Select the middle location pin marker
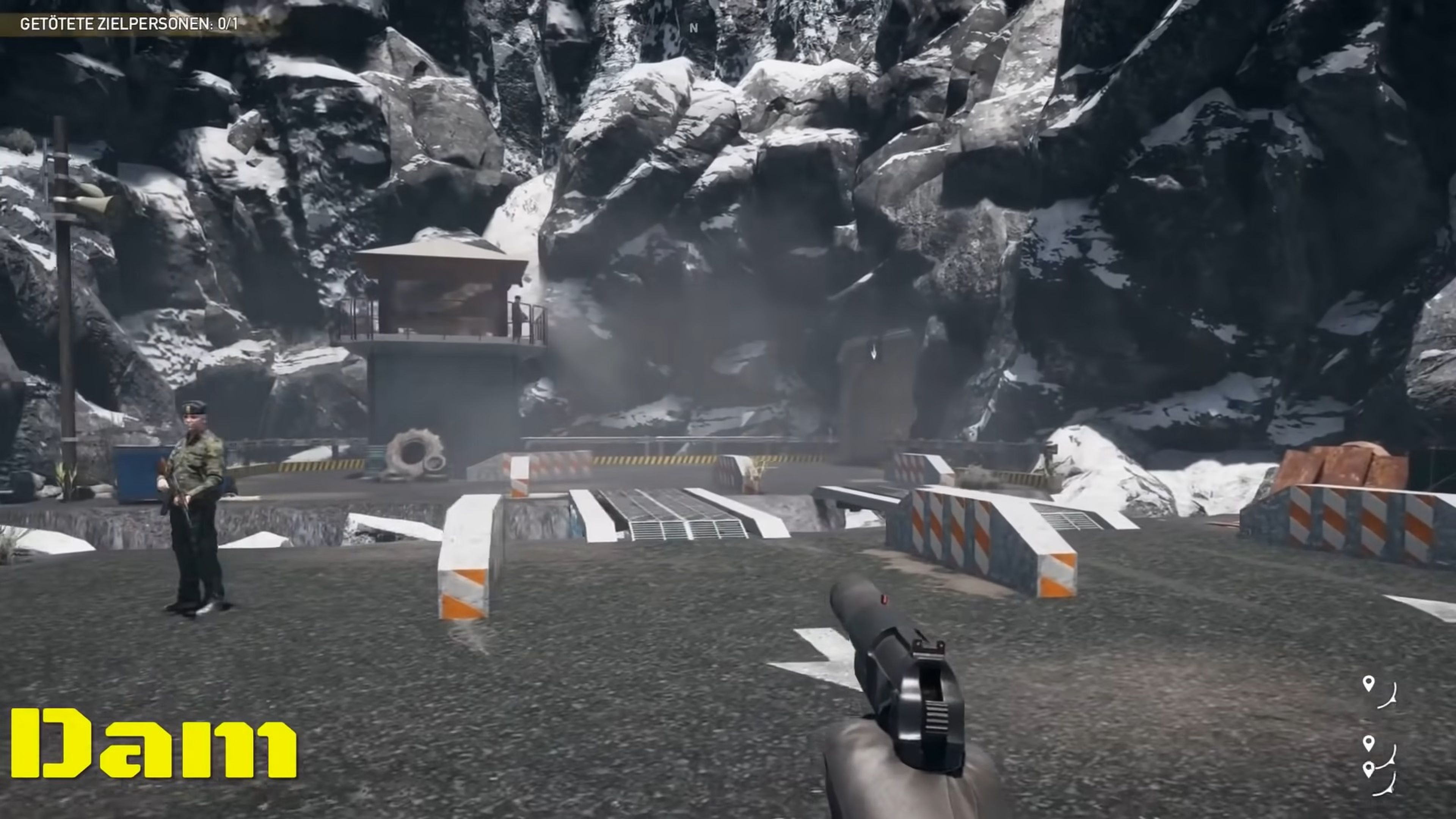Viewport: 1456px width, 819px height. (x=1368, y=743)
